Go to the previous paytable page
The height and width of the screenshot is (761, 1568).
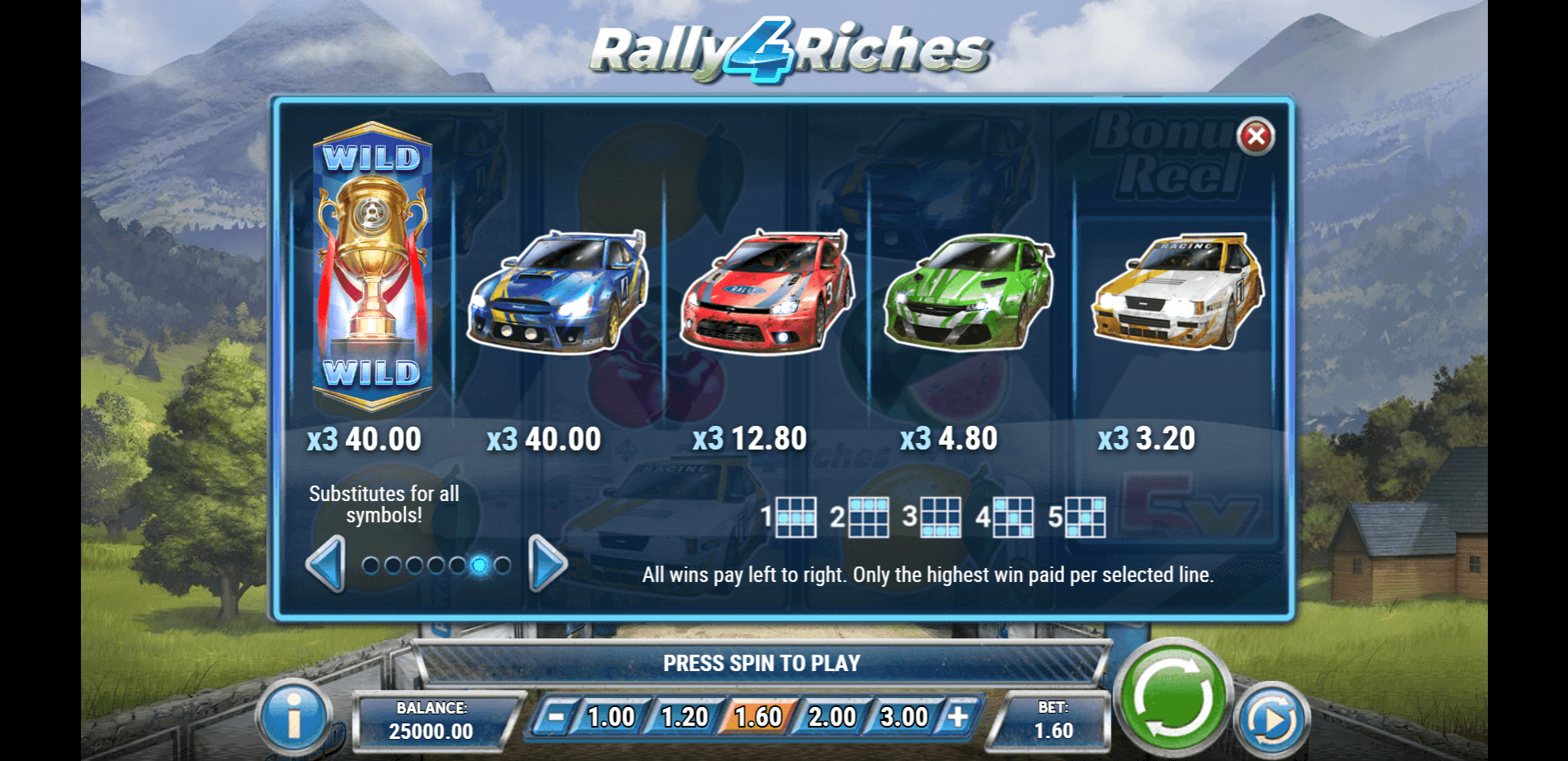325,564
